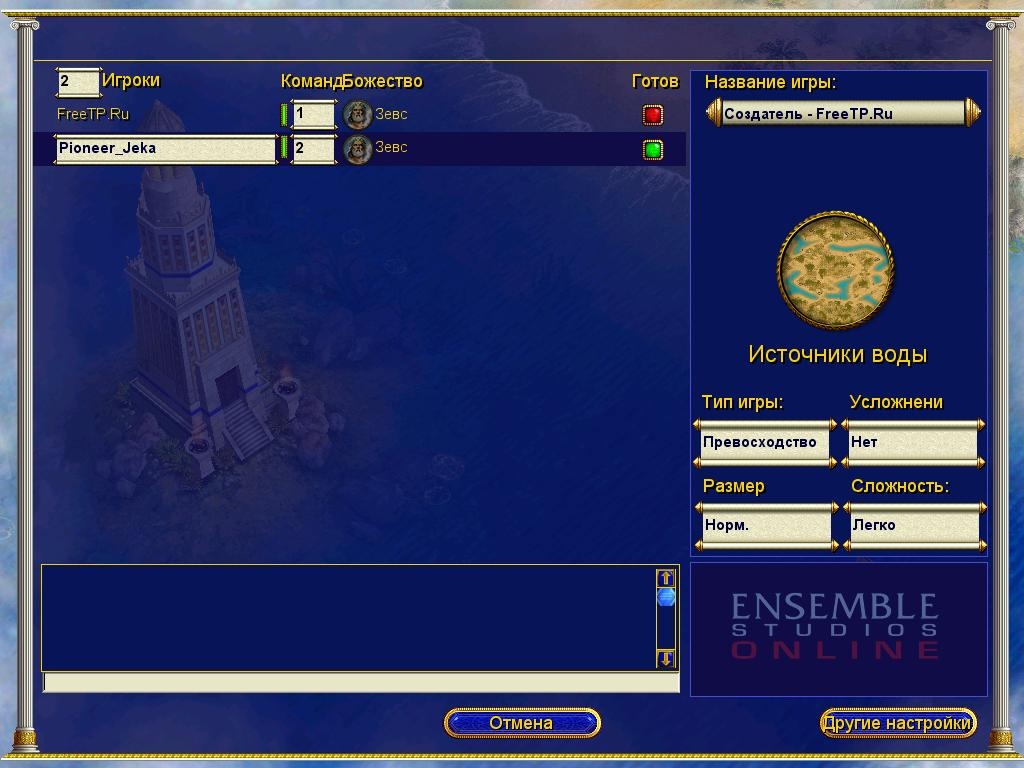Image resolution: width=1024 pixels, height=768 pixels.
Task: Open the Усложнение dropdown showing Нет
Action: click(912, 442)
